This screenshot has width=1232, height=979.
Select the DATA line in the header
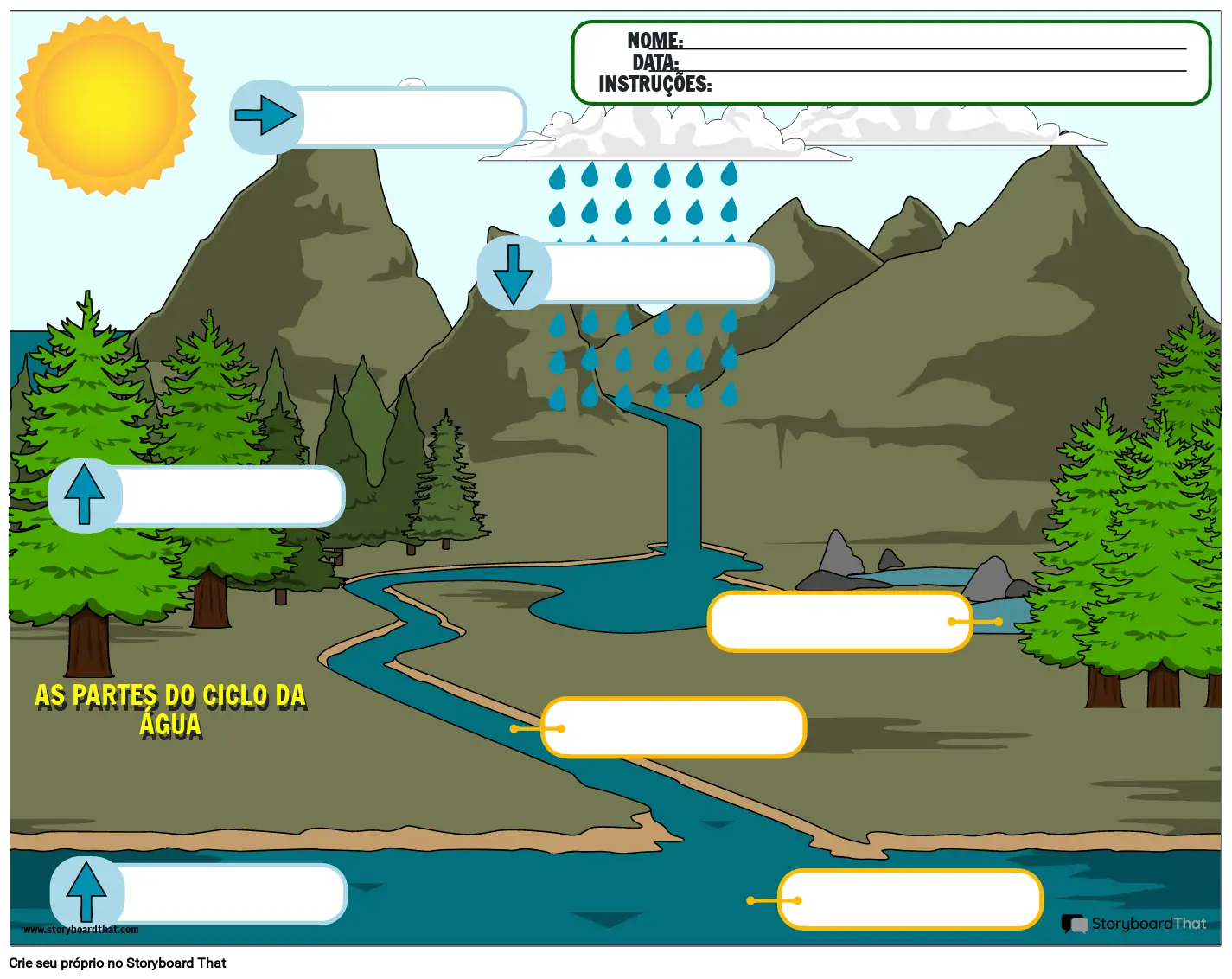coord(932,65)
